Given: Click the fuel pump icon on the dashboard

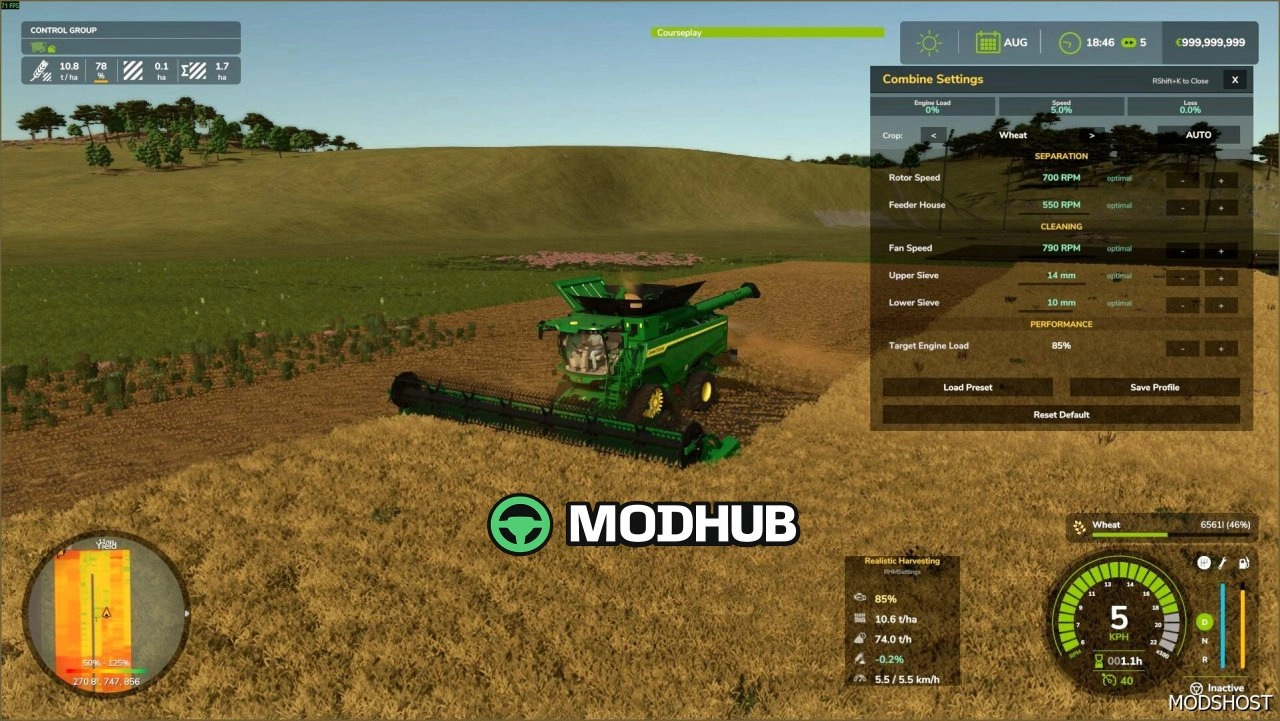Looking at the screenshot, I should (x=1244, y=562).
